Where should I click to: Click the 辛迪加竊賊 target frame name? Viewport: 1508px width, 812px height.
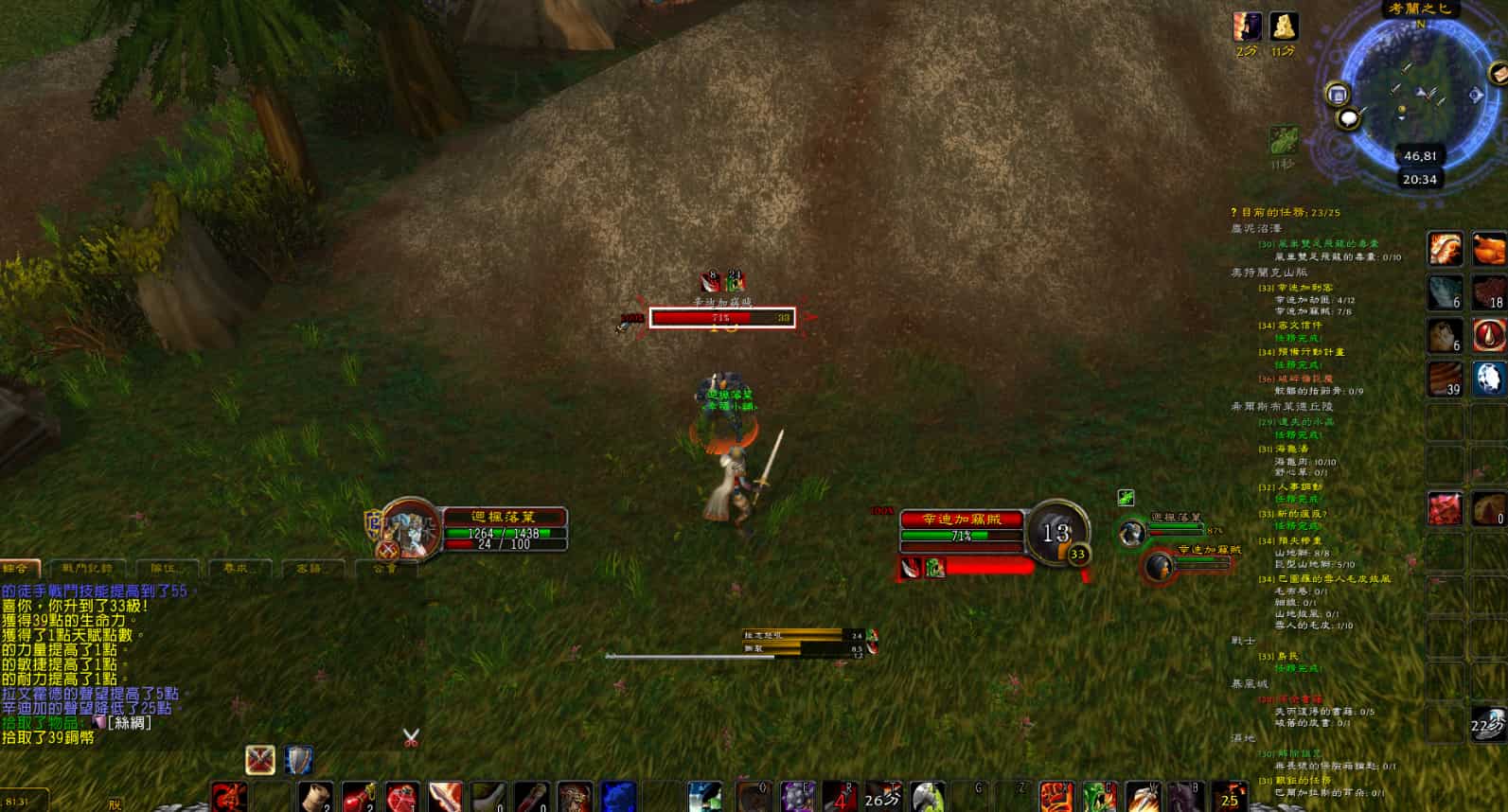[961, 519]
